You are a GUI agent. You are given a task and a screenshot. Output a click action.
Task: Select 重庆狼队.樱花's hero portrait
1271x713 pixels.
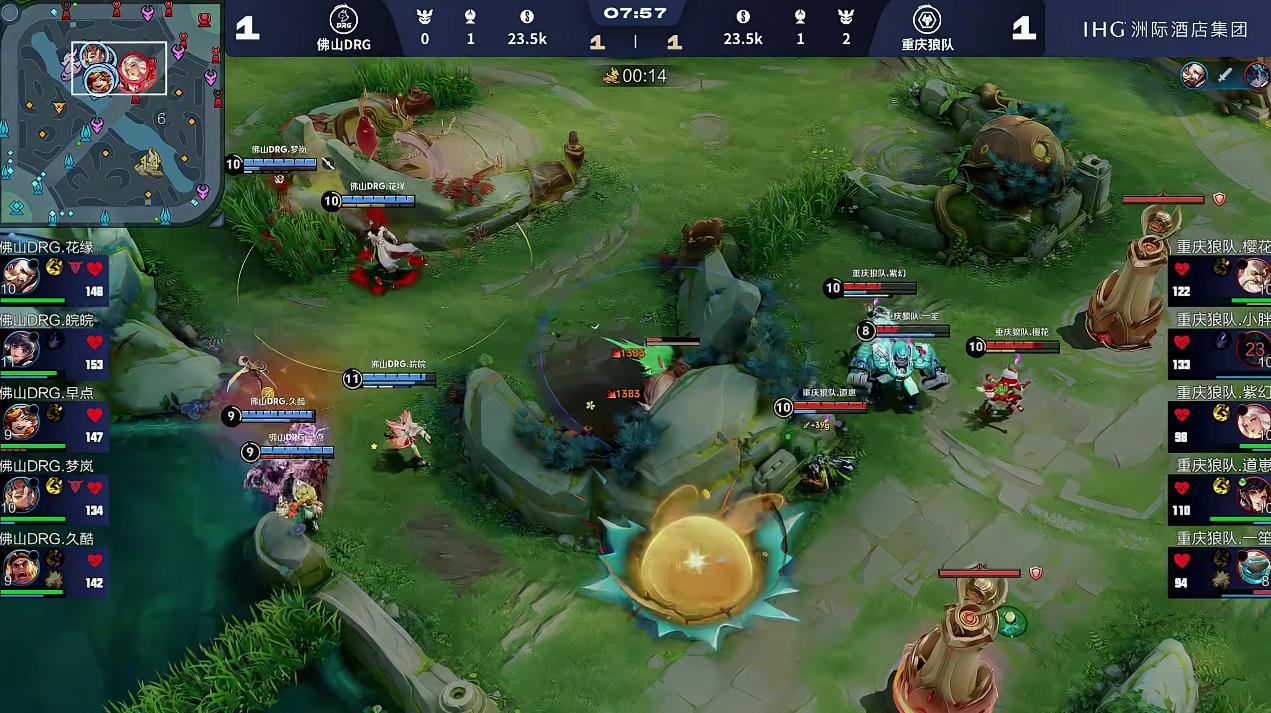tap(1251, 276)
